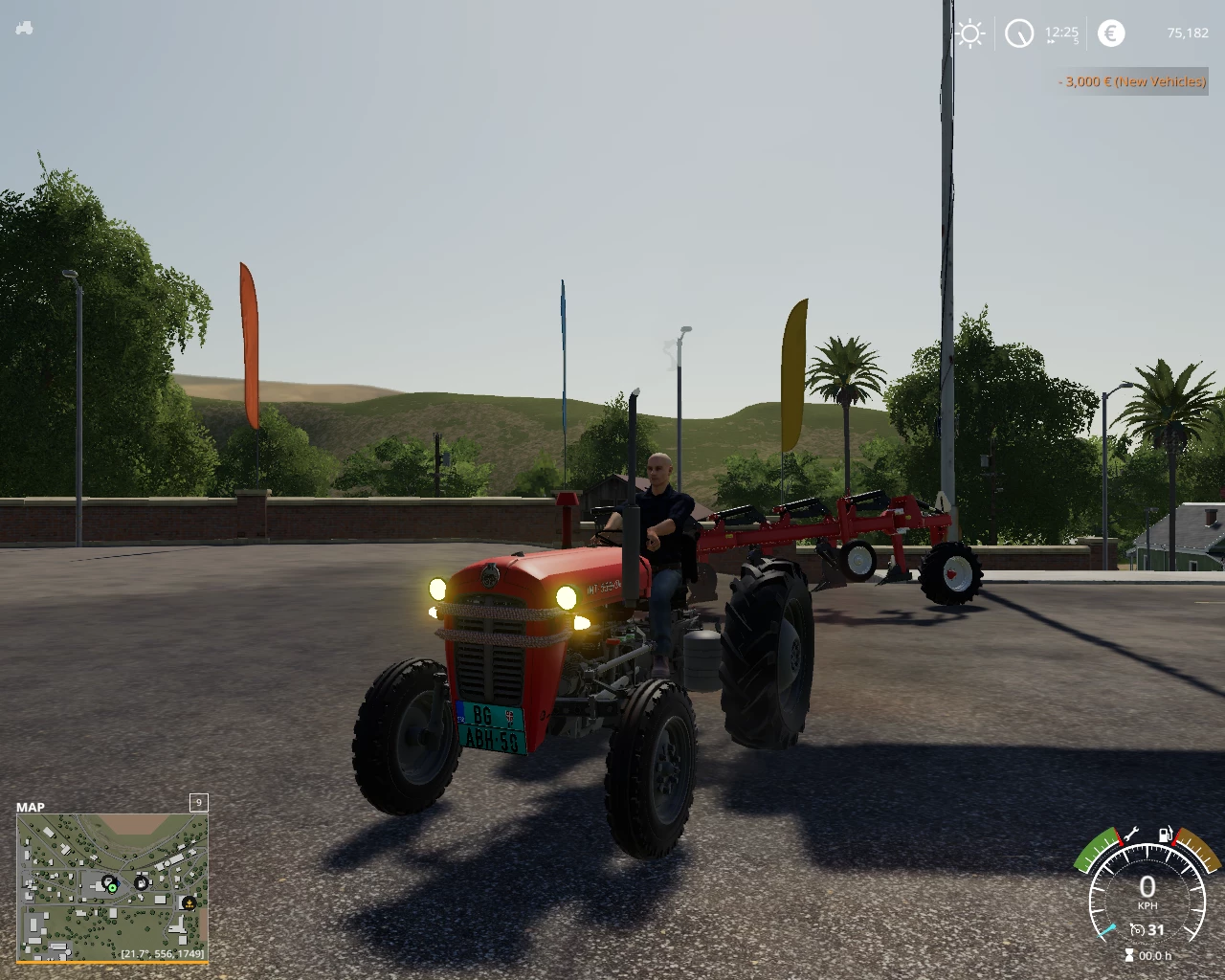Click the hourglass operating hours icon
The image size is (1225, 980).
click(1129, 955)
